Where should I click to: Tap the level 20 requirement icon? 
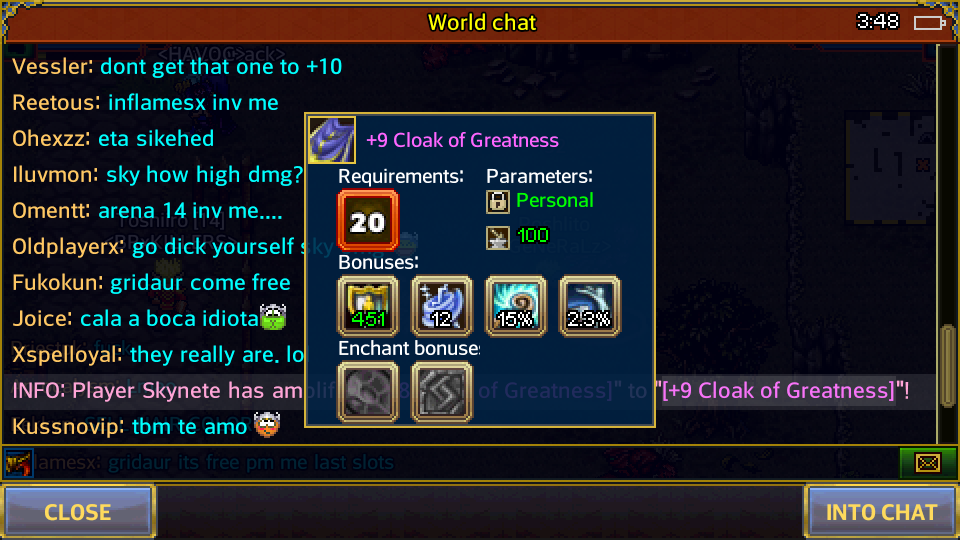pyautogui.click(x=368, y=221)
